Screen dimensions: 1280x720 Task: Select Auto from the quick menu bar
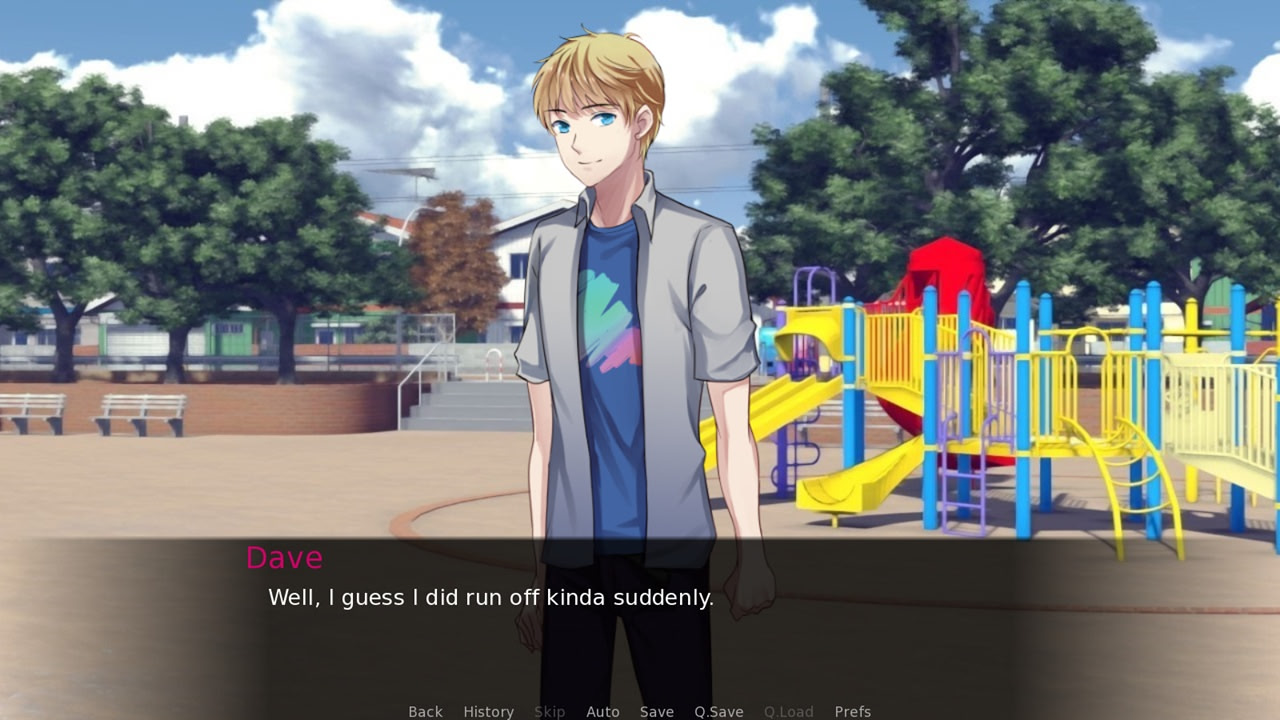(603, 711)
